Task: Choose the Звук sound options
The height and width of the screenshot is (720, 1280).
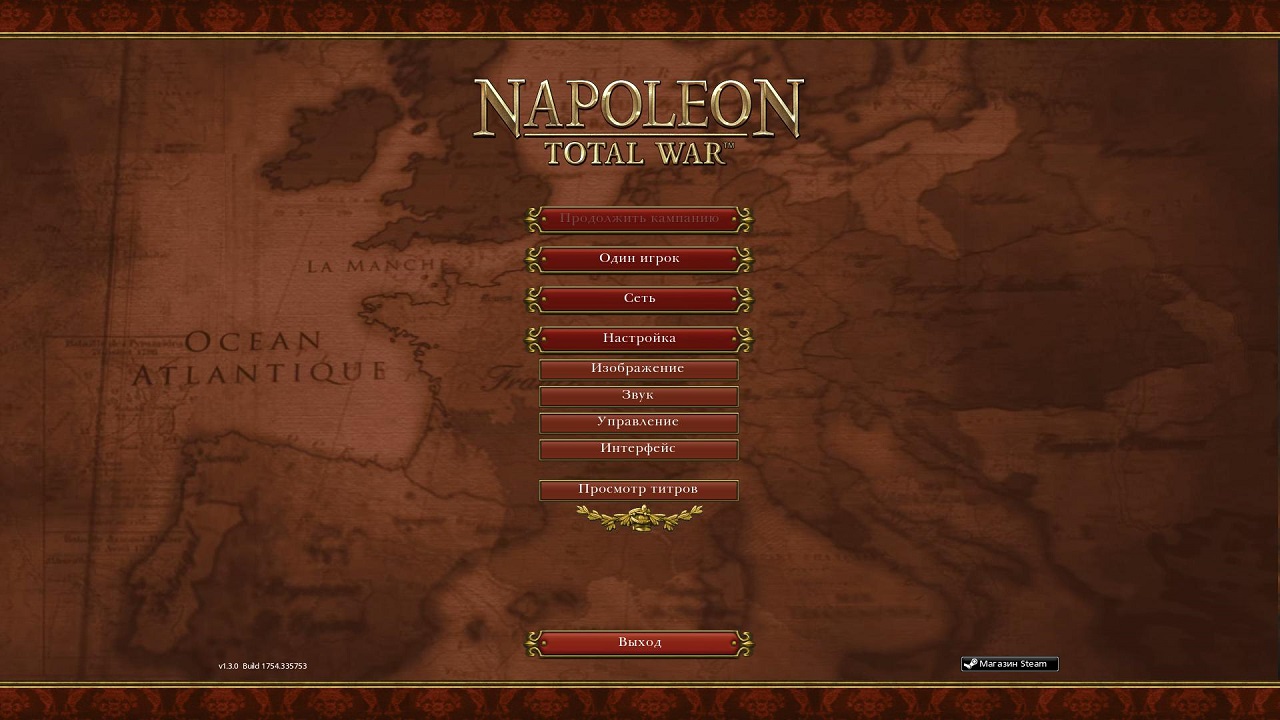Action: pyautogui.click(x=638, y=396)
